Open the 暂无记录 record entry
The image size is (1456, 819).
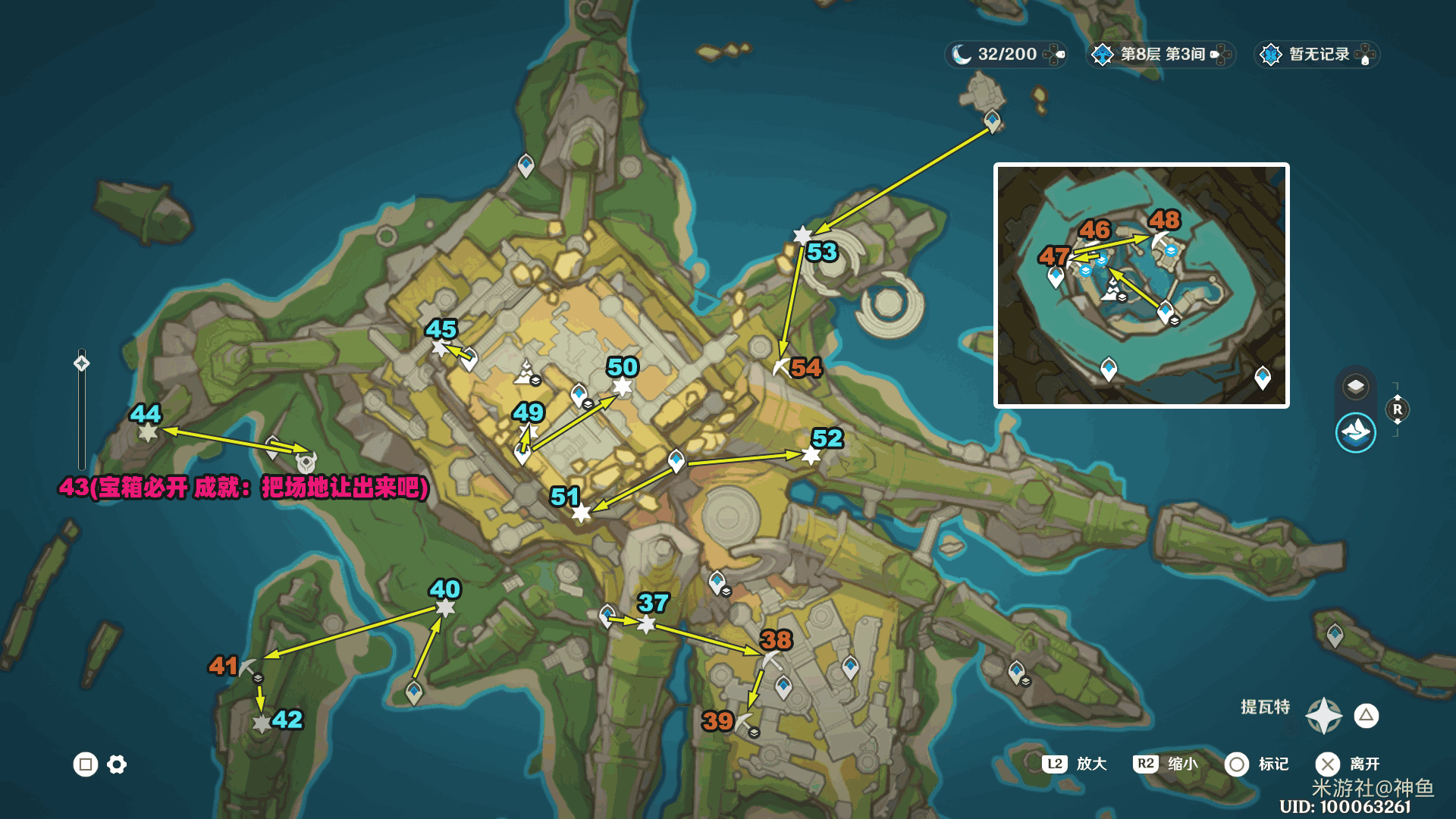click(1317, 55)
